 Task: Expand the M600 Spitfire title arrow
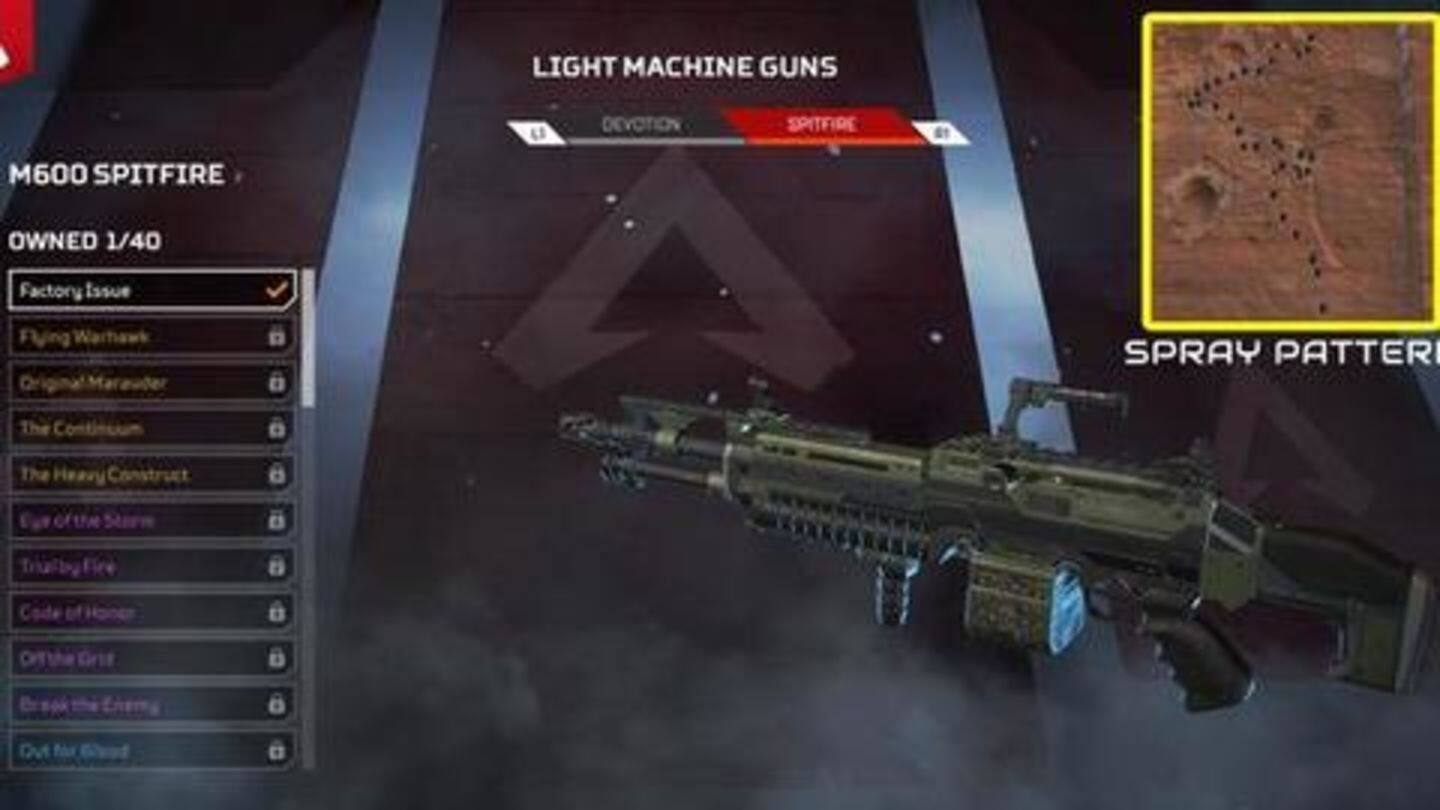(x=237, y=174)
